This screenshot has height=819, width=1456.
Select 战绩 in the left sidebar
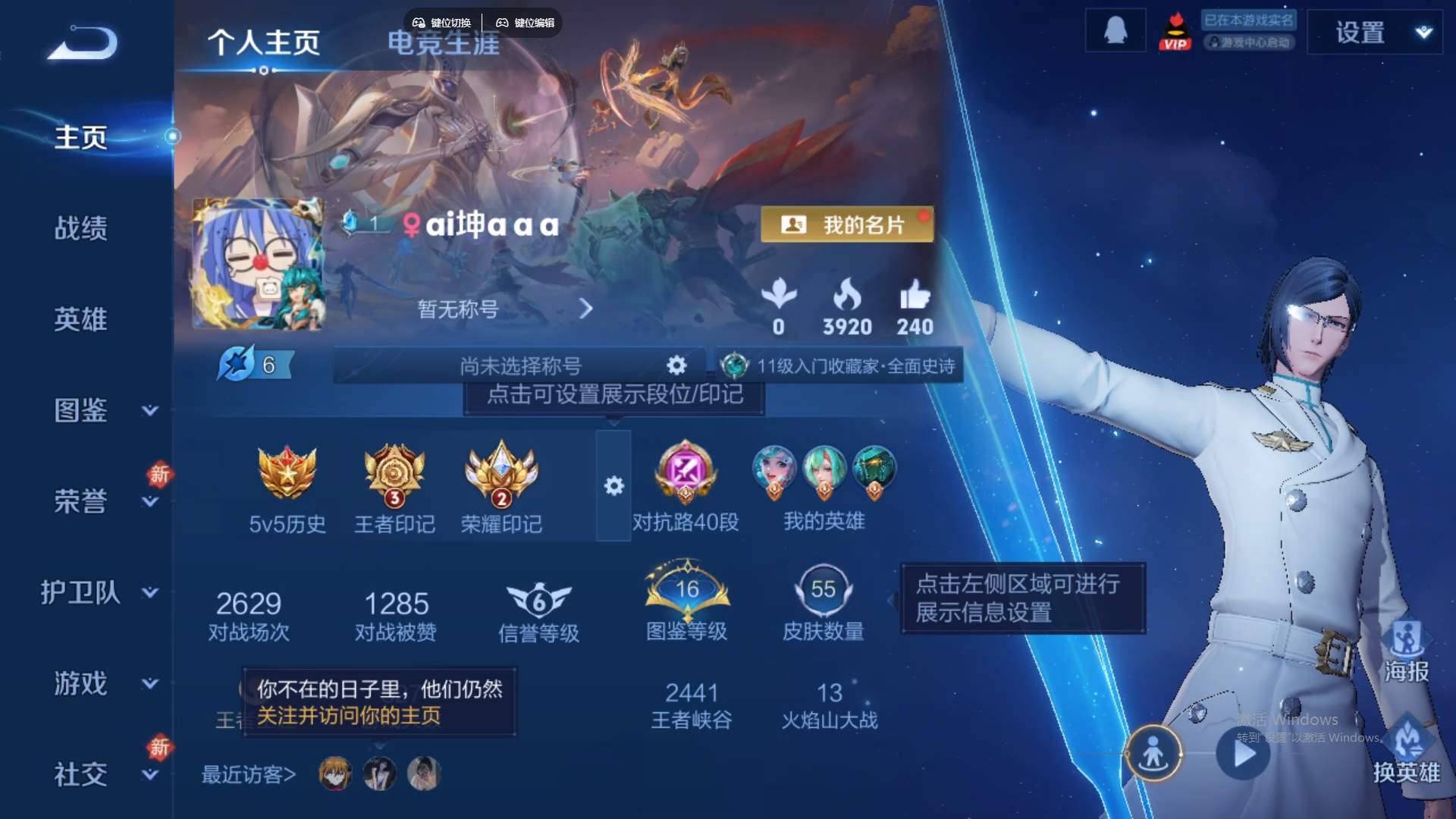coord(81,227)
